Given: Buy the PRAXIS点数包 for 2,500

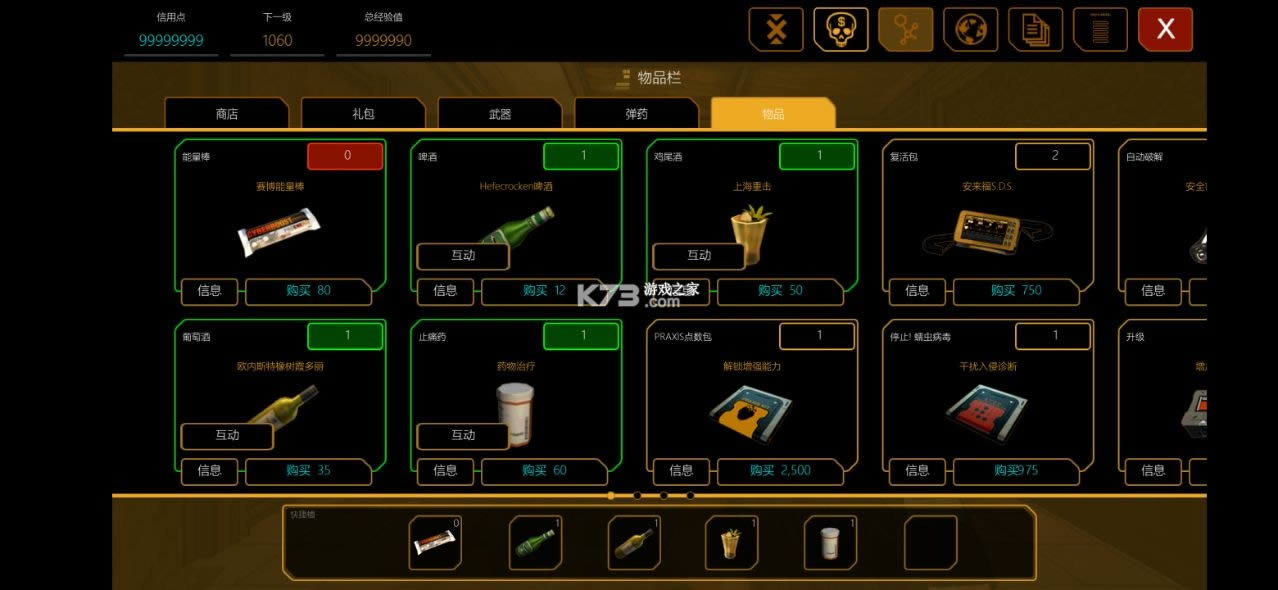Looking at the screenshot, I should point(780,471).
